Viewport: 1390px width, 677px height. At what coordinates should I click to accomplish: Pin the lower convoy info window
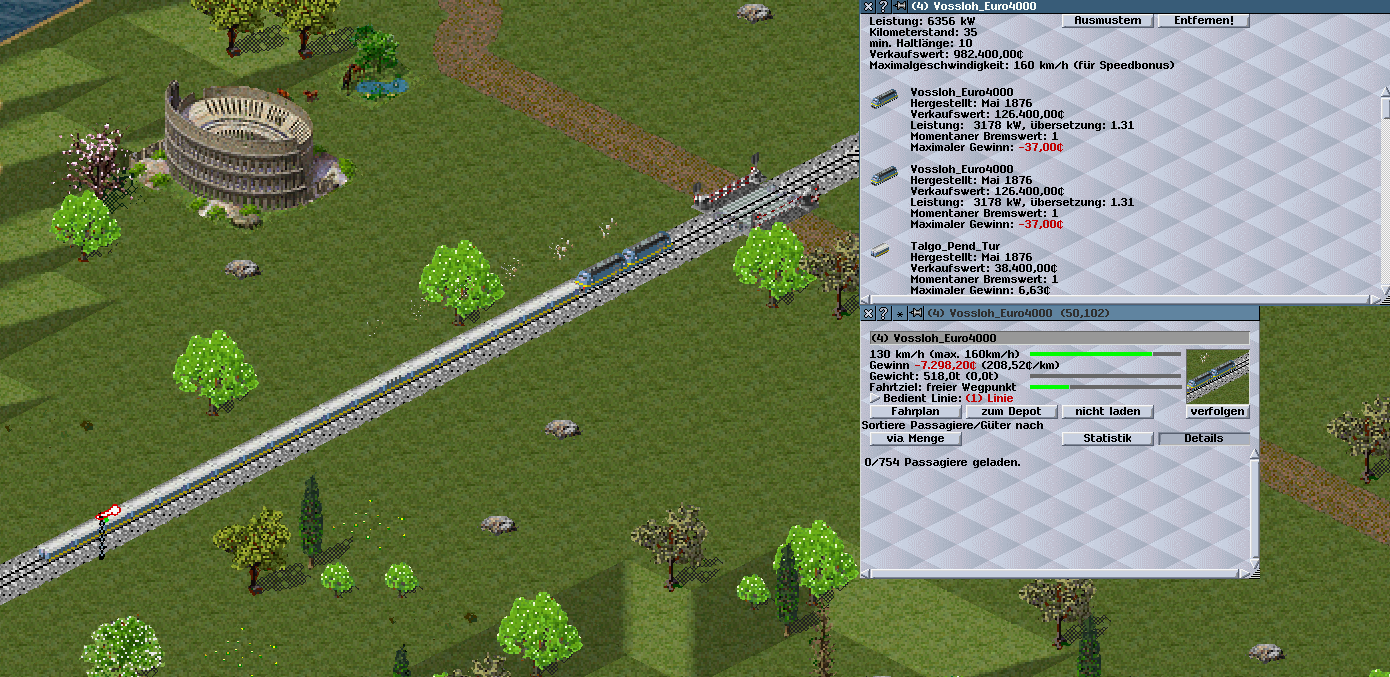pyautogui.click(x=915, y=313)
